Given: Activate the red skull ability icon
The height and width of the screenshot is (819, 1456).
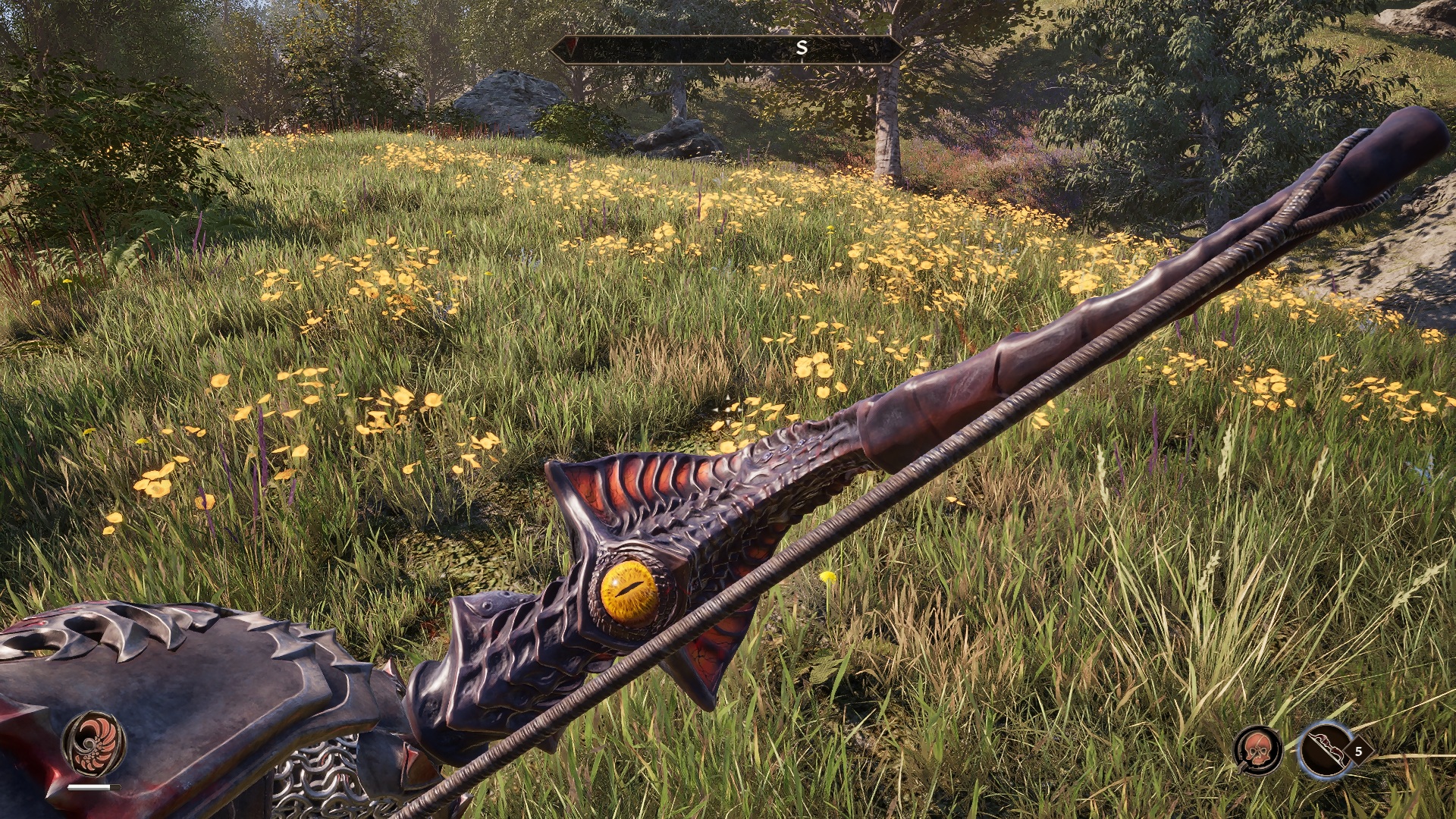Looking at the screenshot, I should coord(1258,750).
